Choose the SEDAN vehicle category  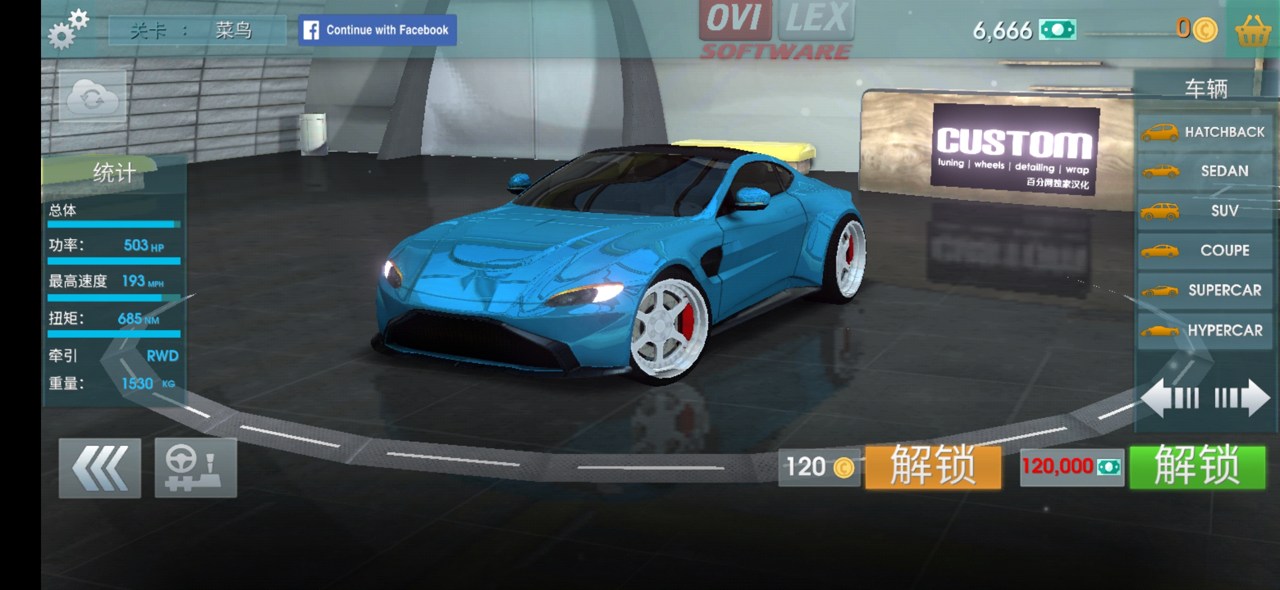(1205, 171)
